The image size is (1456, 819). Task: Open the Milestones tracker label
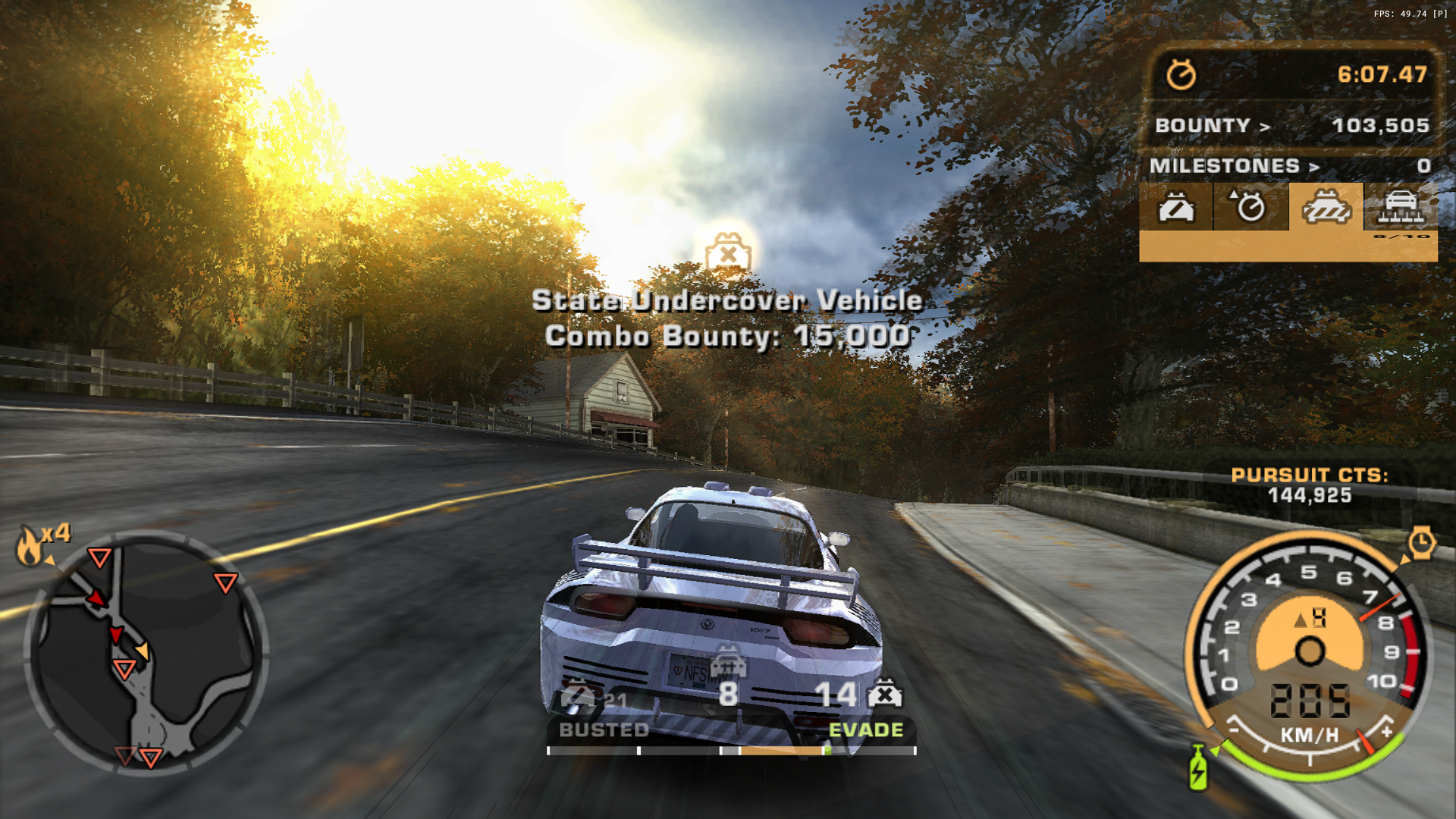(x=1234, y=166)
